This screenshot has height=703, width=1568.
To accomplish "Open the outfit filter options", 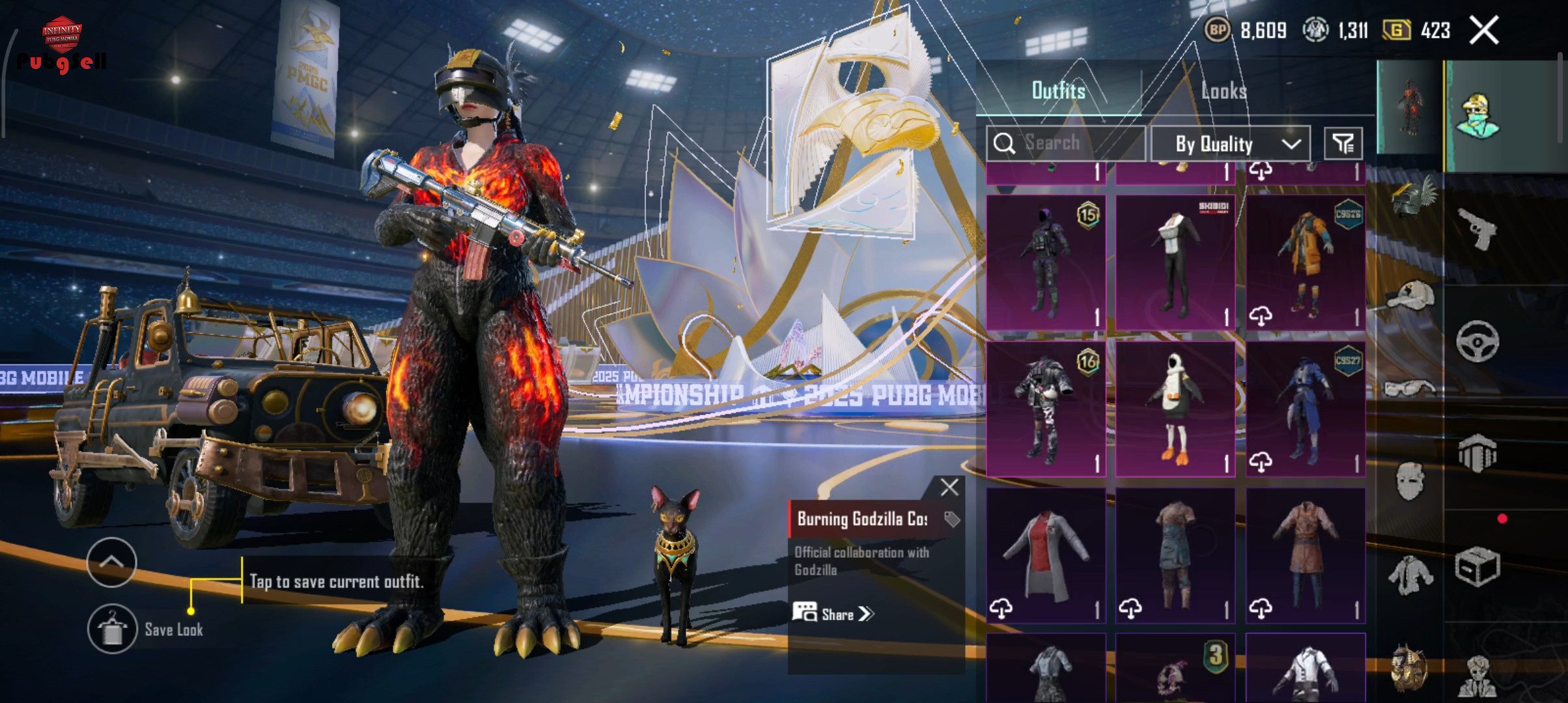I will (1343, 143).
